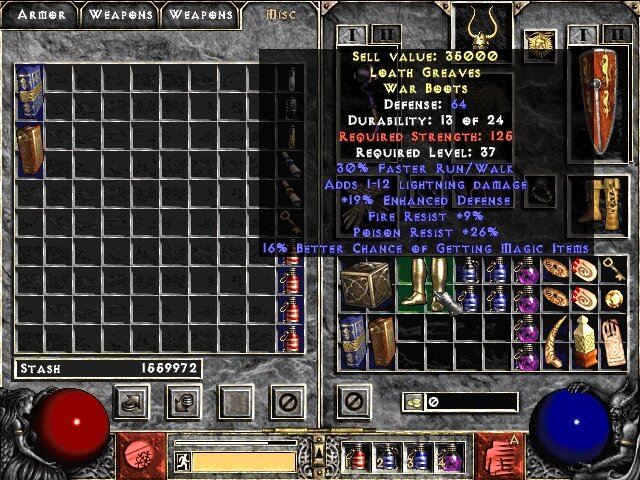
Task: Open the left-click skill selector icon
Action: coord(144,455)
